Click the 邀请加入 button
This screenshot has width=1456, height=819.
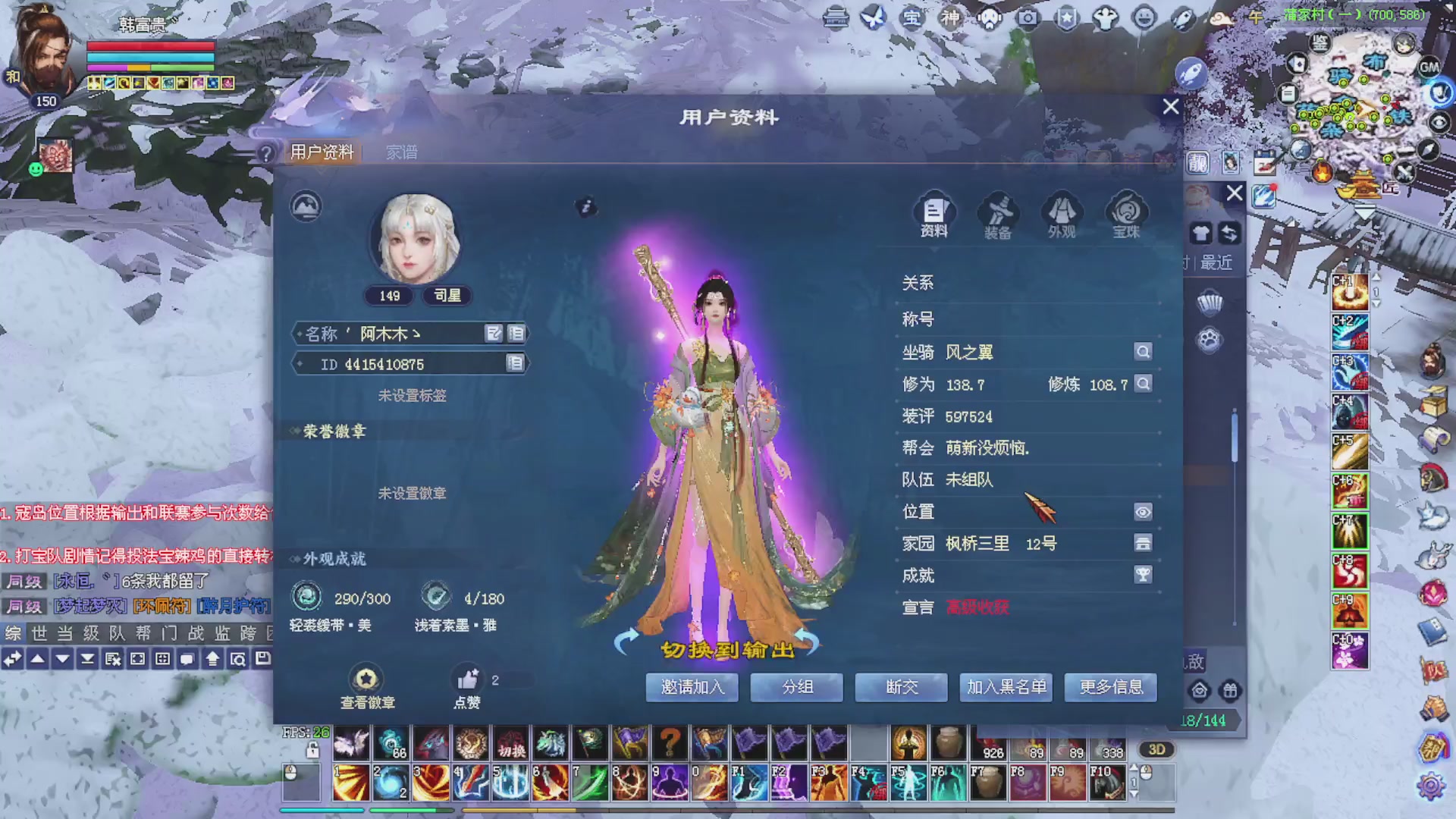point(691,688)
